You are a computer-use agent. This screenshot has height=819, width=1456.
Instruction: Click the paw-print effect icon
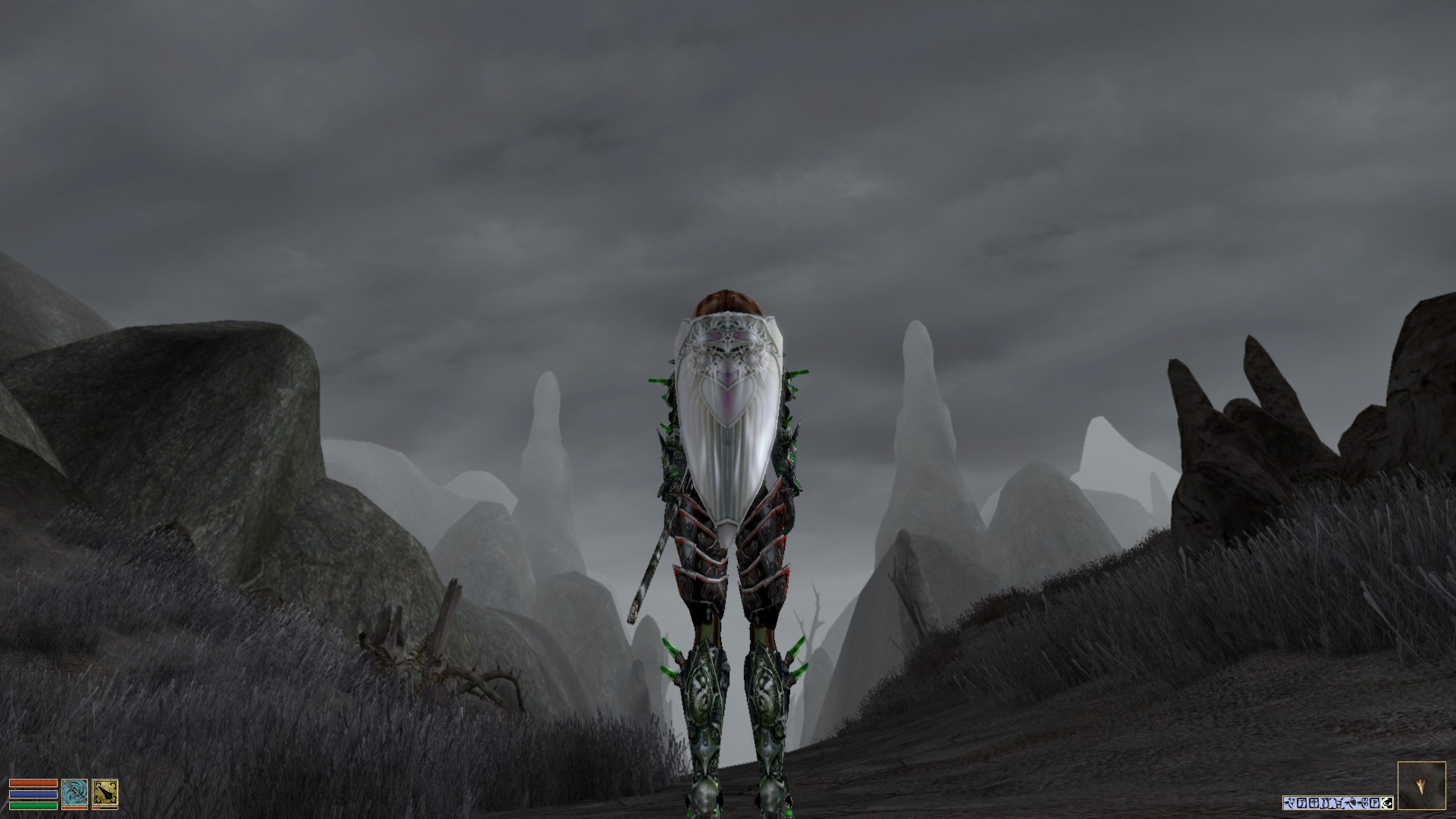pos(1362,803)
